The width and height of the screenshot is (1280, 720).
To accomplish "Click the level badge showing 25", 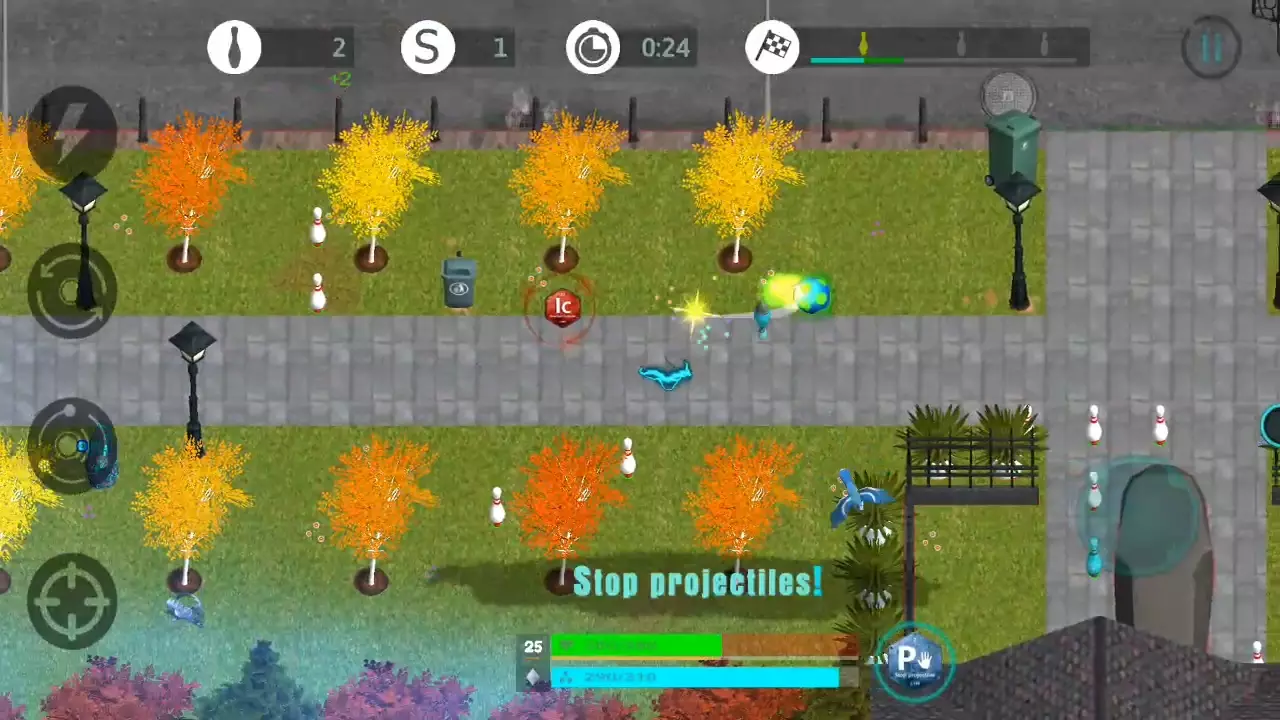I will 533,647.
